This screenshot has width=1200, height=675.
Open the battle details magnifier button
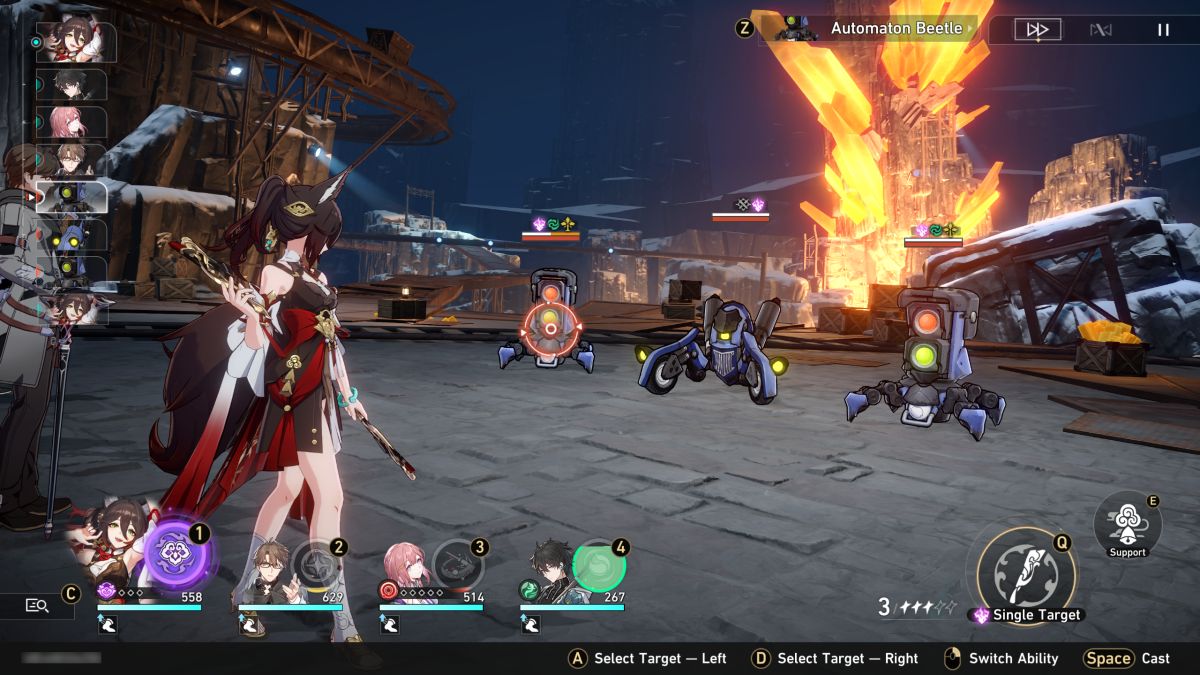pos(37,605)
